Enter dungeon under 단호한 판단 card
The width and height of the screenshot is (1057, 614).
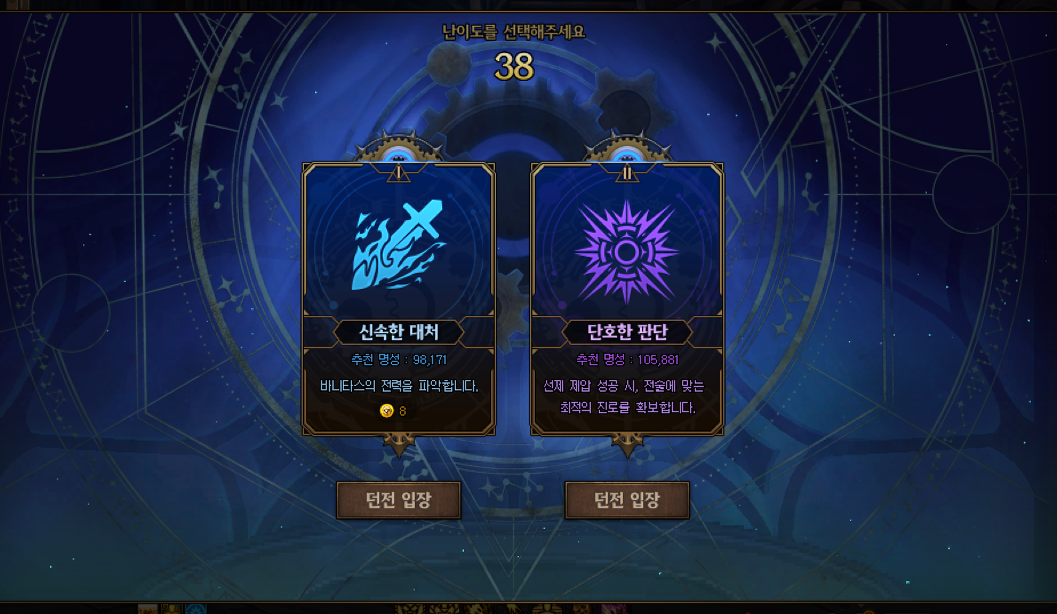coord(627,500)
